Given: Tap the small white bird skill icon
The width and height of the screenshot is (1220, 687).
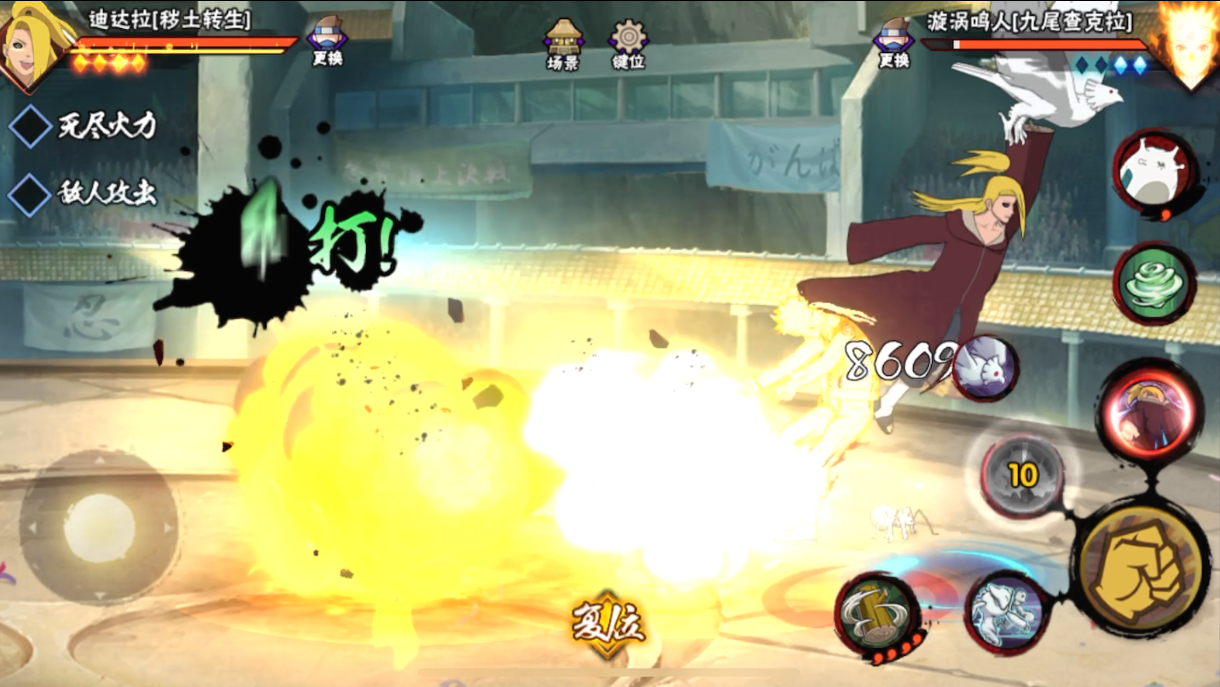Looking at the screenshot, I should (x=985, y=368).
